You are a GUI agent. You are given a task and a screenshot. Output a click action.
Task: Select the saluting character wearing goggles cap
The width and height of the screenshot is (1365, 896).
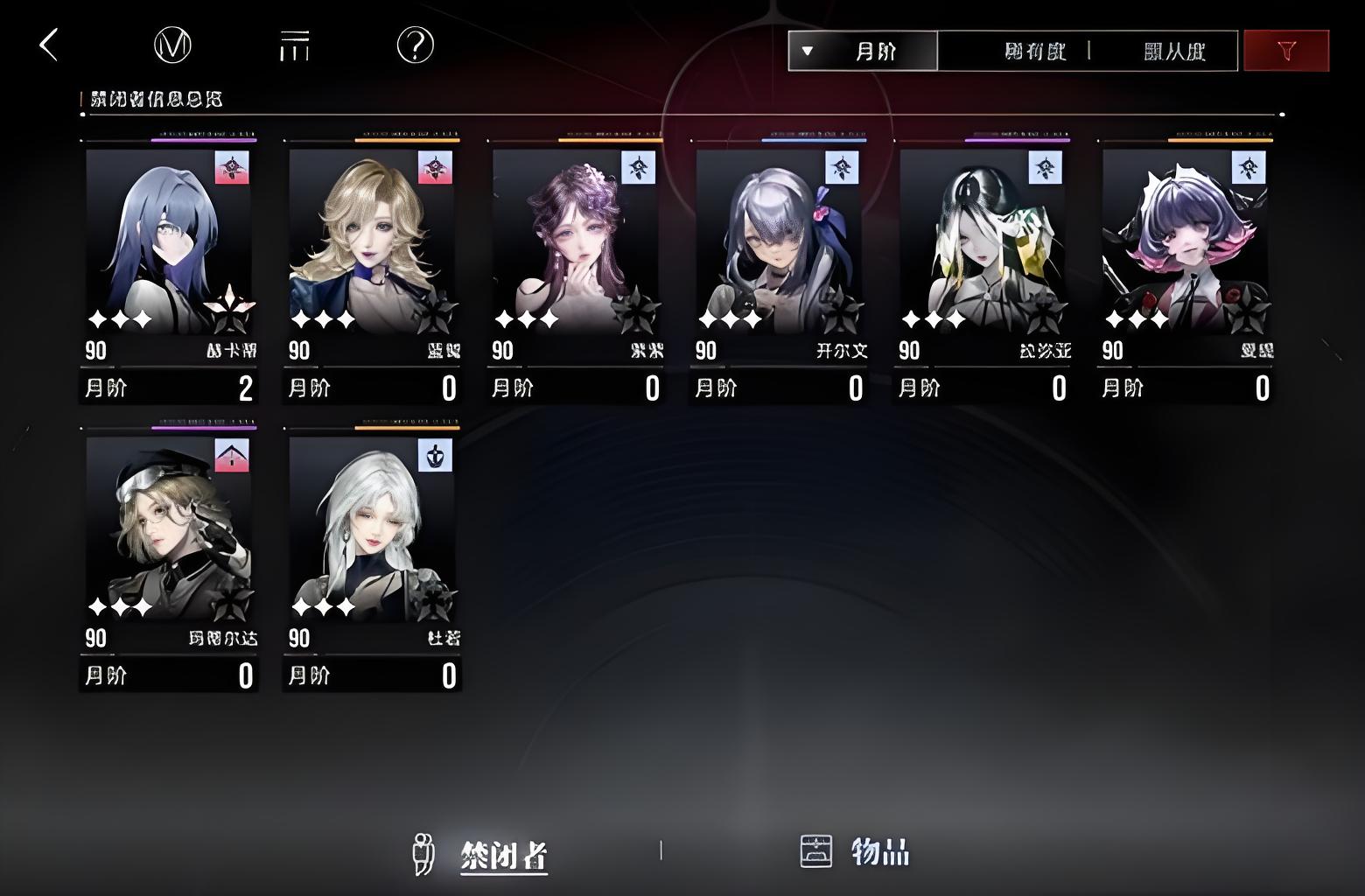click(169, 551)
